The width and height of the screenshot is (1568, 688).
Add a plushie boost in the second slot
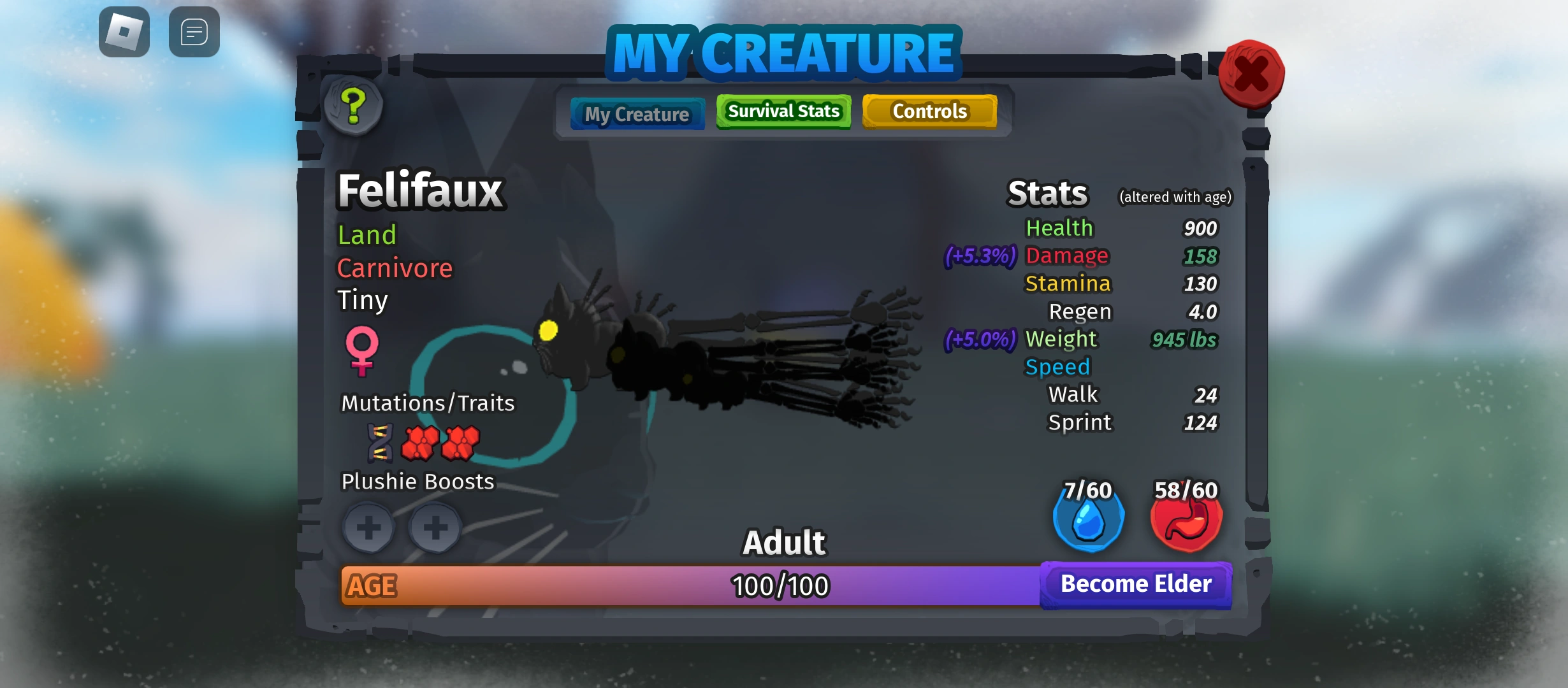click(436, 527)
